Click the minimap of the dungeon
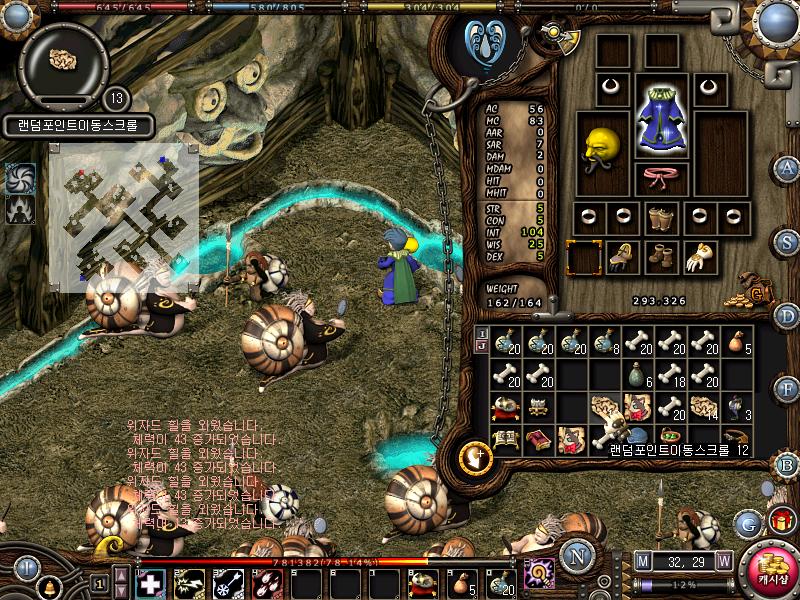The height and width of the screenshot is (600, 800). click(123, 213)
